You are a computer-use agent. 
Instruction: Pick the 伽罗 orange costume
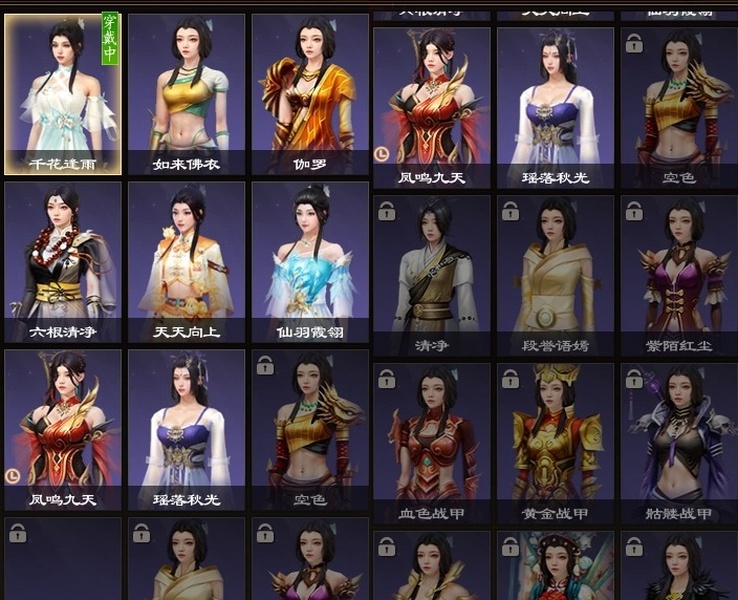click(x=309, y=94)
